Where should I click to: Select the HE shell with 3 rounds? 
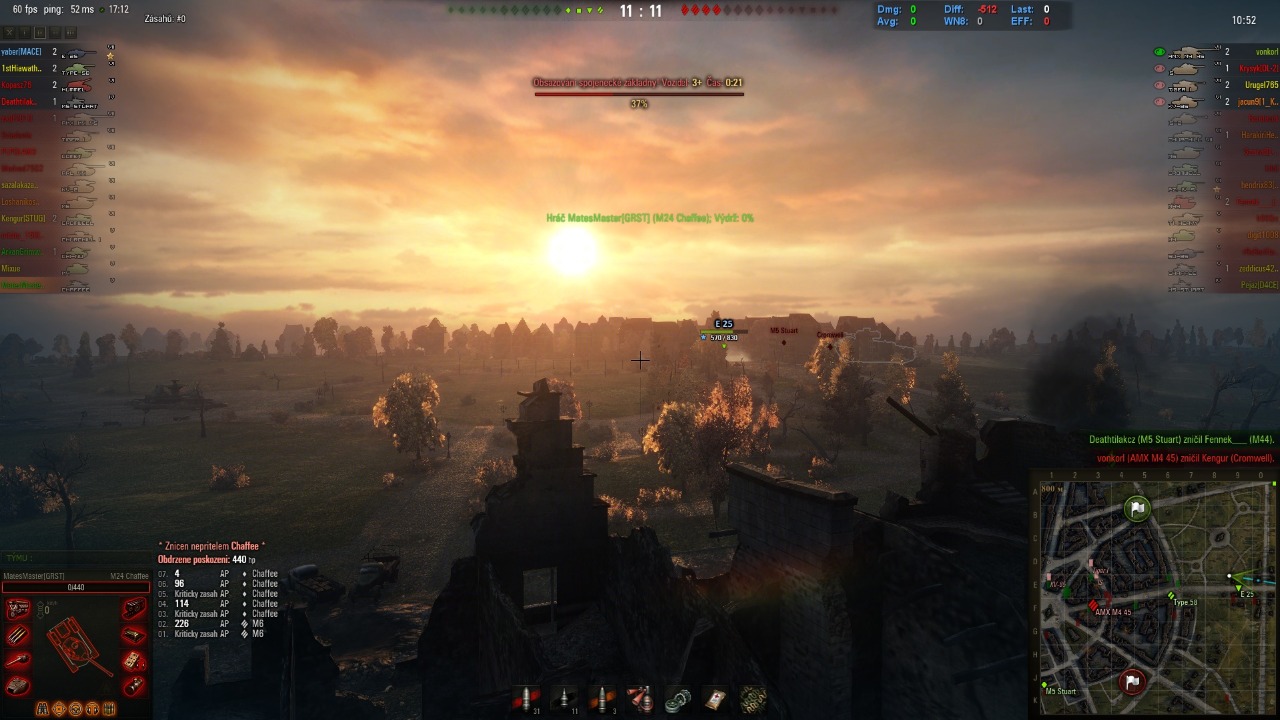click(602, 698)
